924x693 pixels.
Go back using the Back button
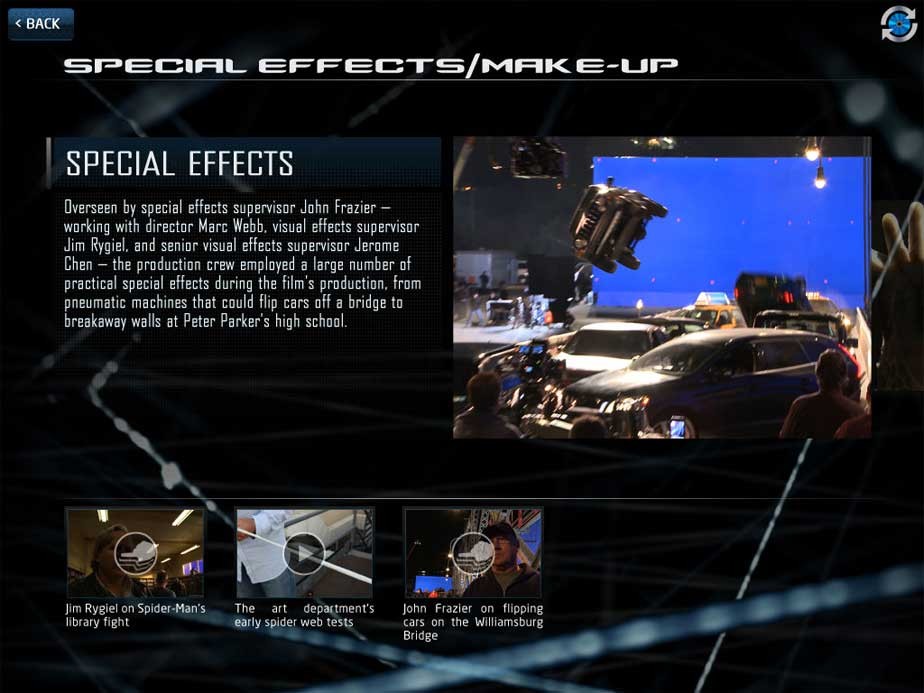[x=41, y=24]
